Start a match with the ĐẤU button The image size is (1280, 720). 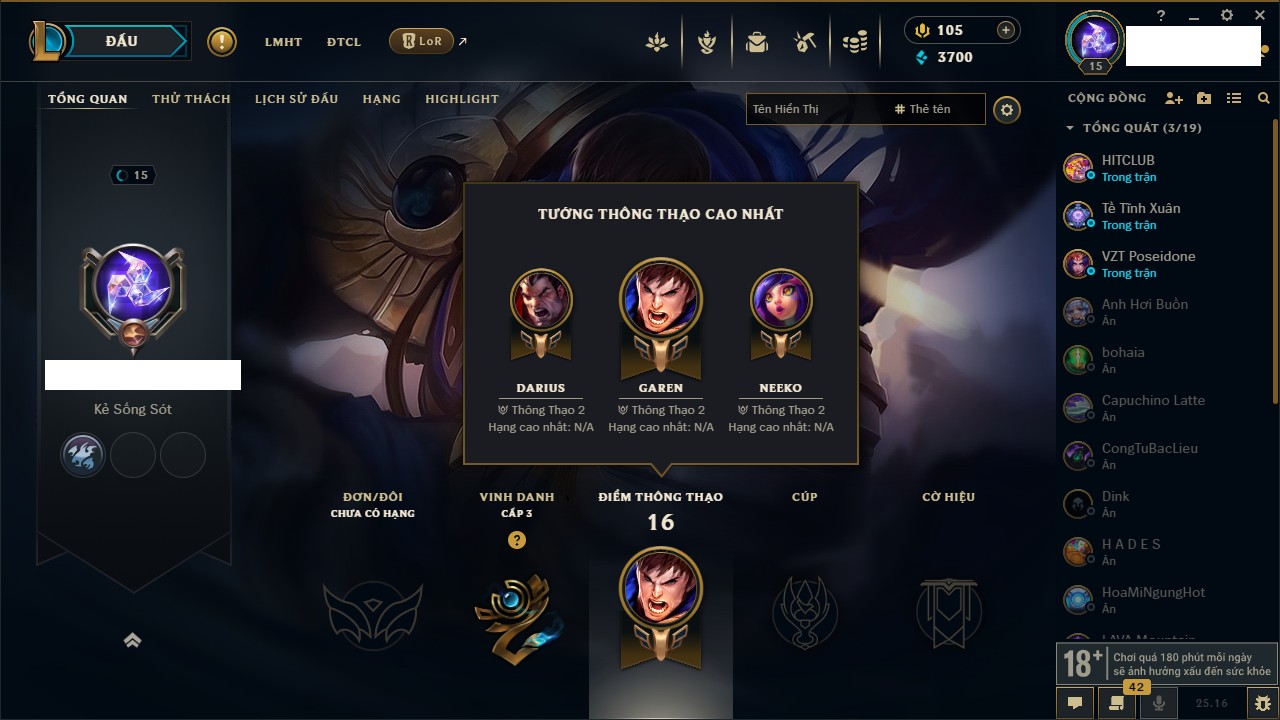pos(121,41)
